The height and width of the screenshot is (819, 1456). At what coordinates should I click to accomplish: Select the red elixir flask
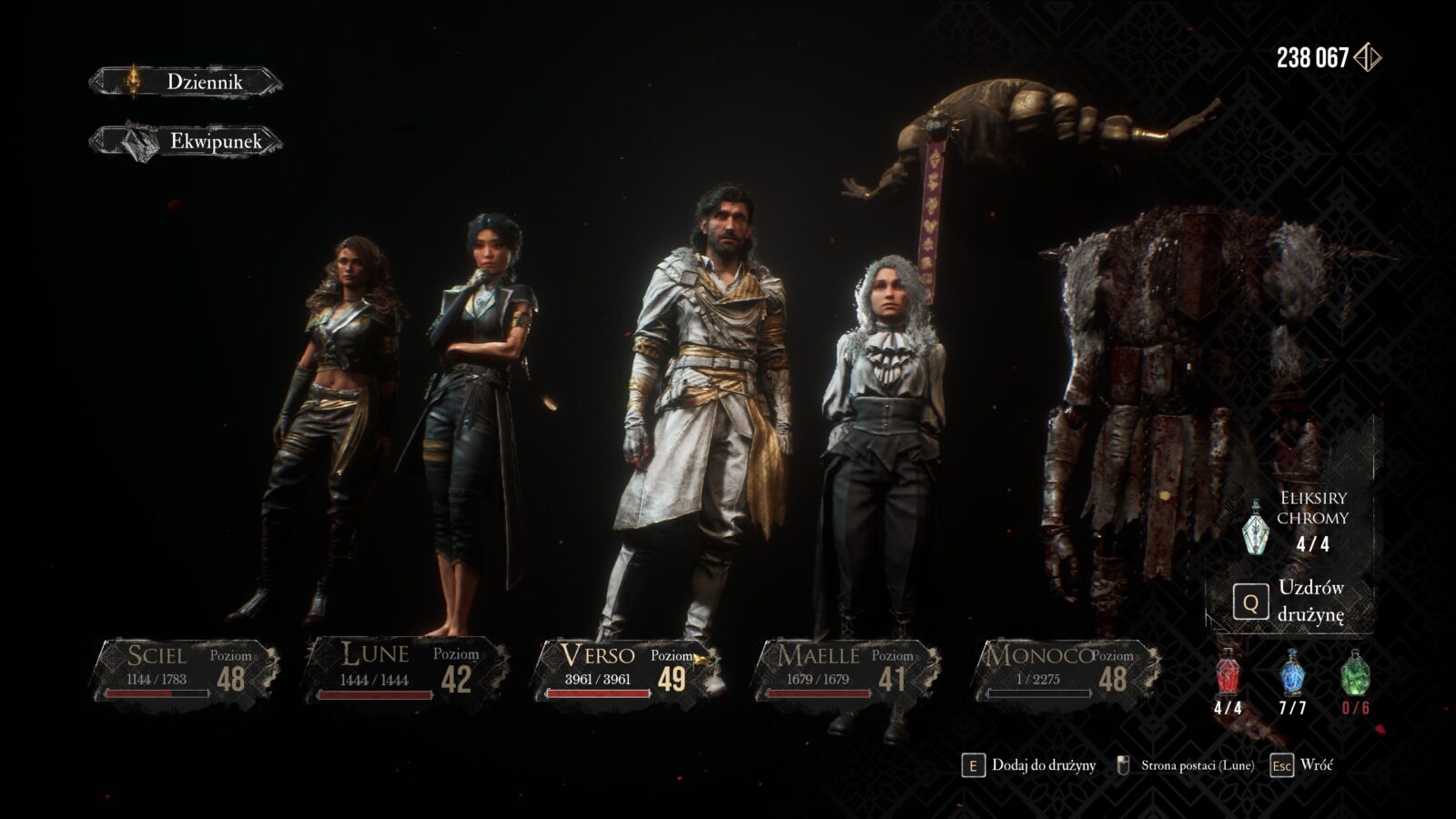point(1228,674)
